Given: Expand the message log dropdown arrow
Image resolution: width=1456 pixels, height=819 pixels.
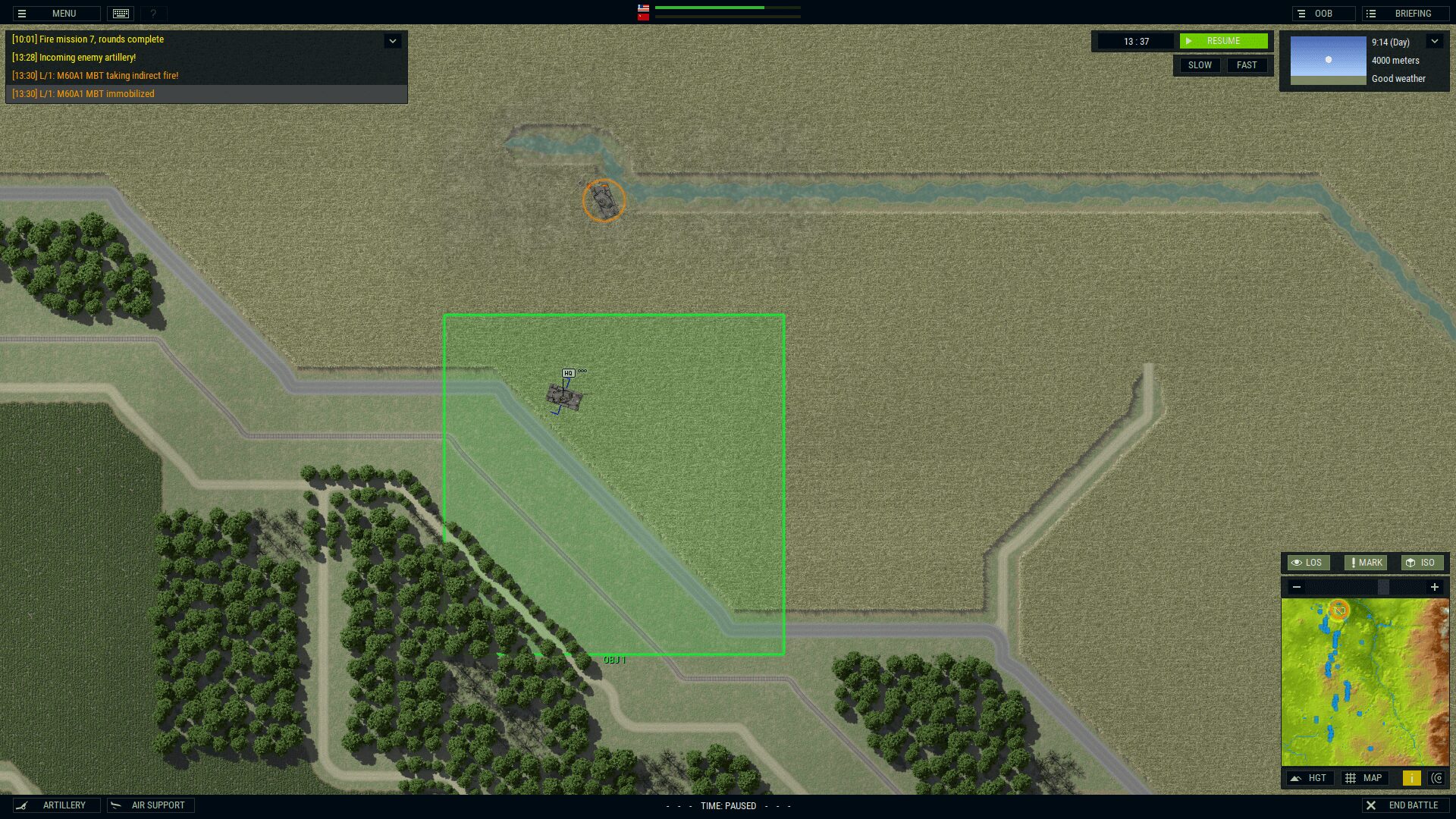Looking at the screenshot, I should pyautogui.click(x=392, y=41).
